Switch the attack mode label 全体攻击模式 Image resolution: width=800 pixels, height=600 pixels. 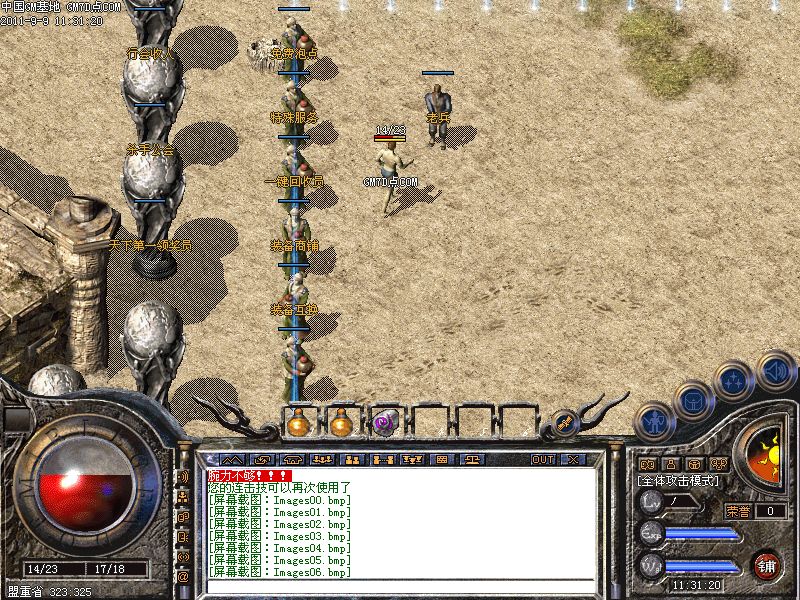click(x=679, y=481)
